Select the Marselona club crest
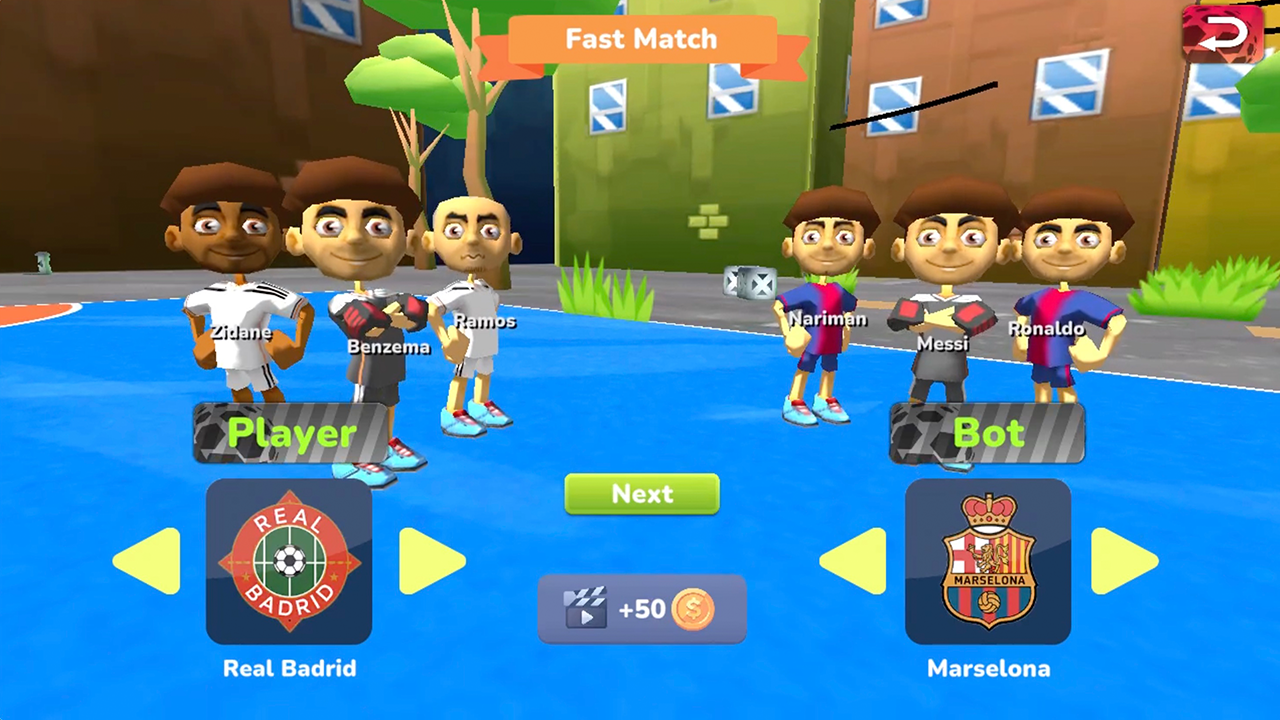Viewport: 1280px width, 720px height. coord(989,562)
